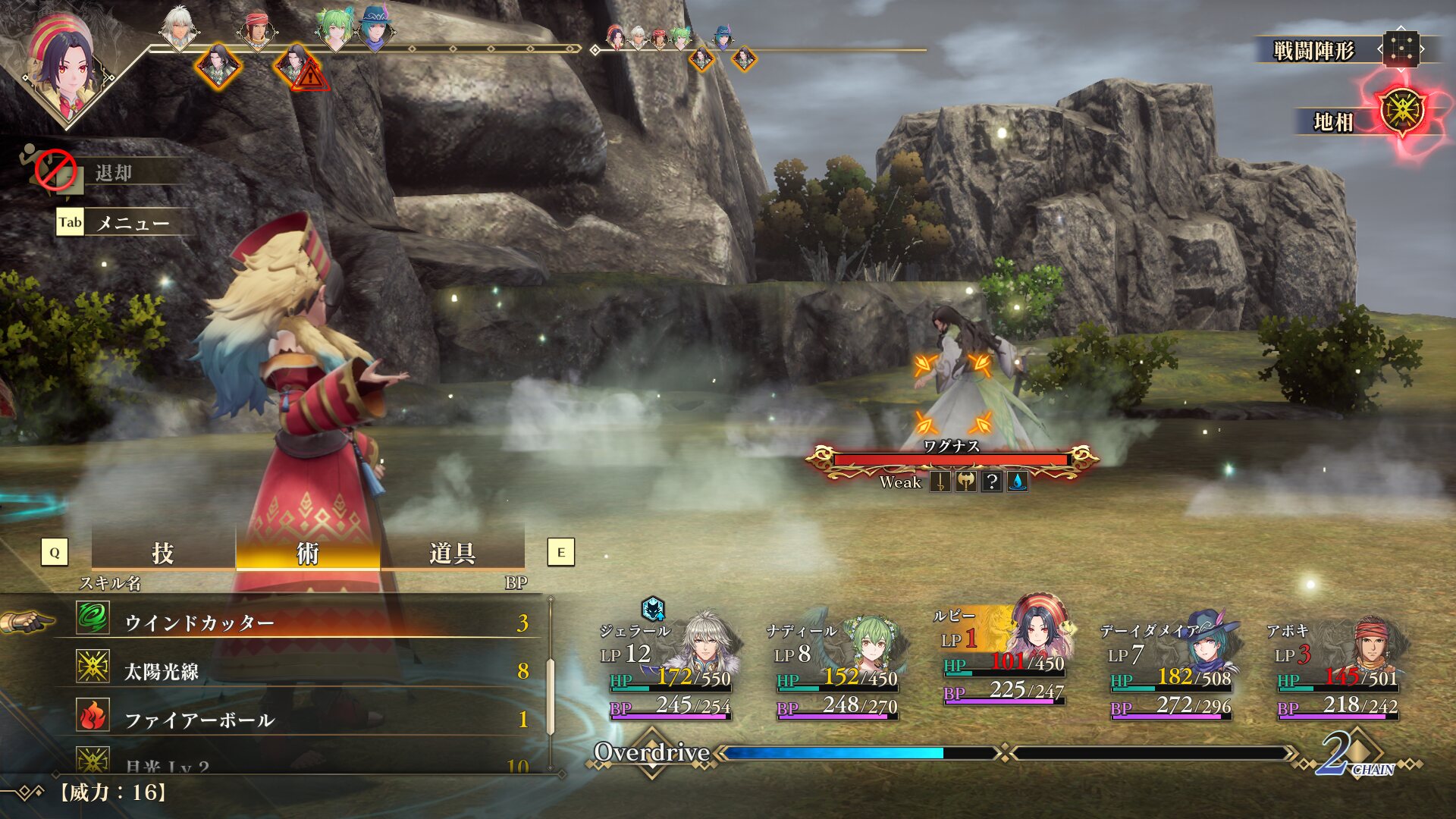The height and width of the screenshot is (819, 1456).
Task: Select ジェラール's party status panel
Action: point(667,667)
